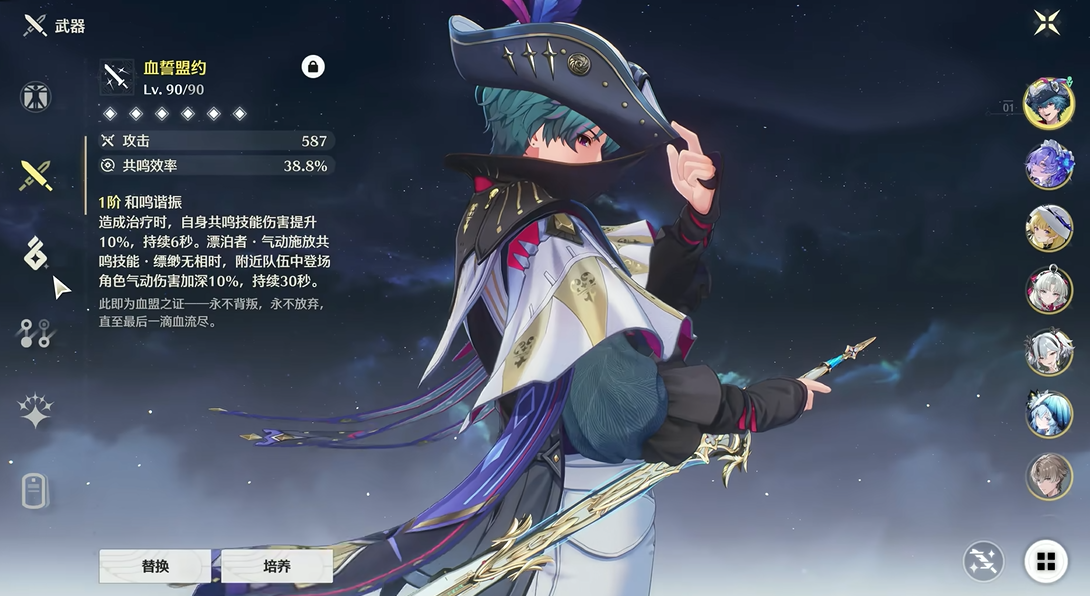Select the blonde character with white hat
The width and height of the screenshot is (1090, 596).
[x=1048, y=228]
